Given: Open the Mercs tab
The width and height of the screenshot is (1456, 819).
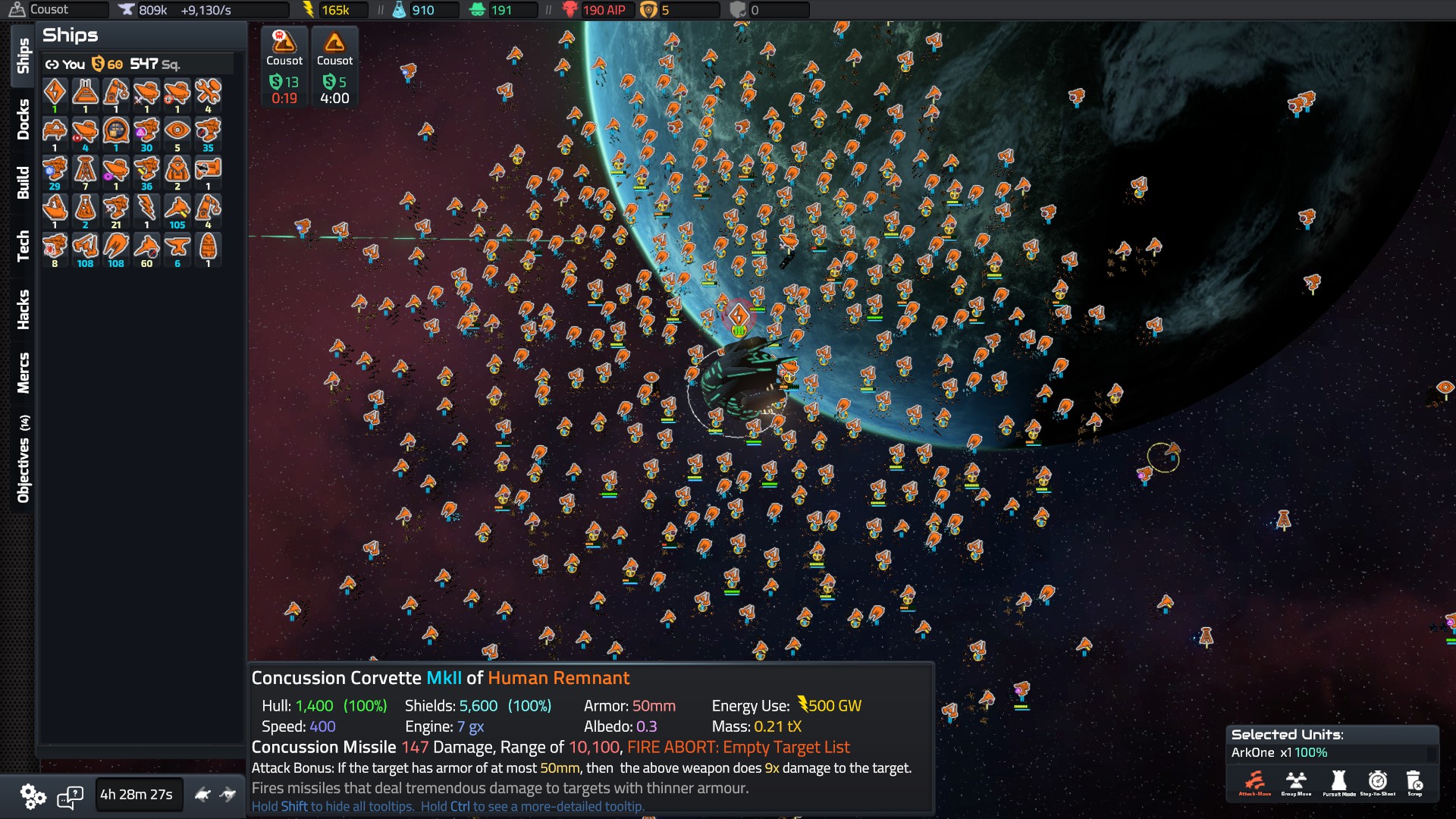Looking at the screenshot, I should coord(23,372).
